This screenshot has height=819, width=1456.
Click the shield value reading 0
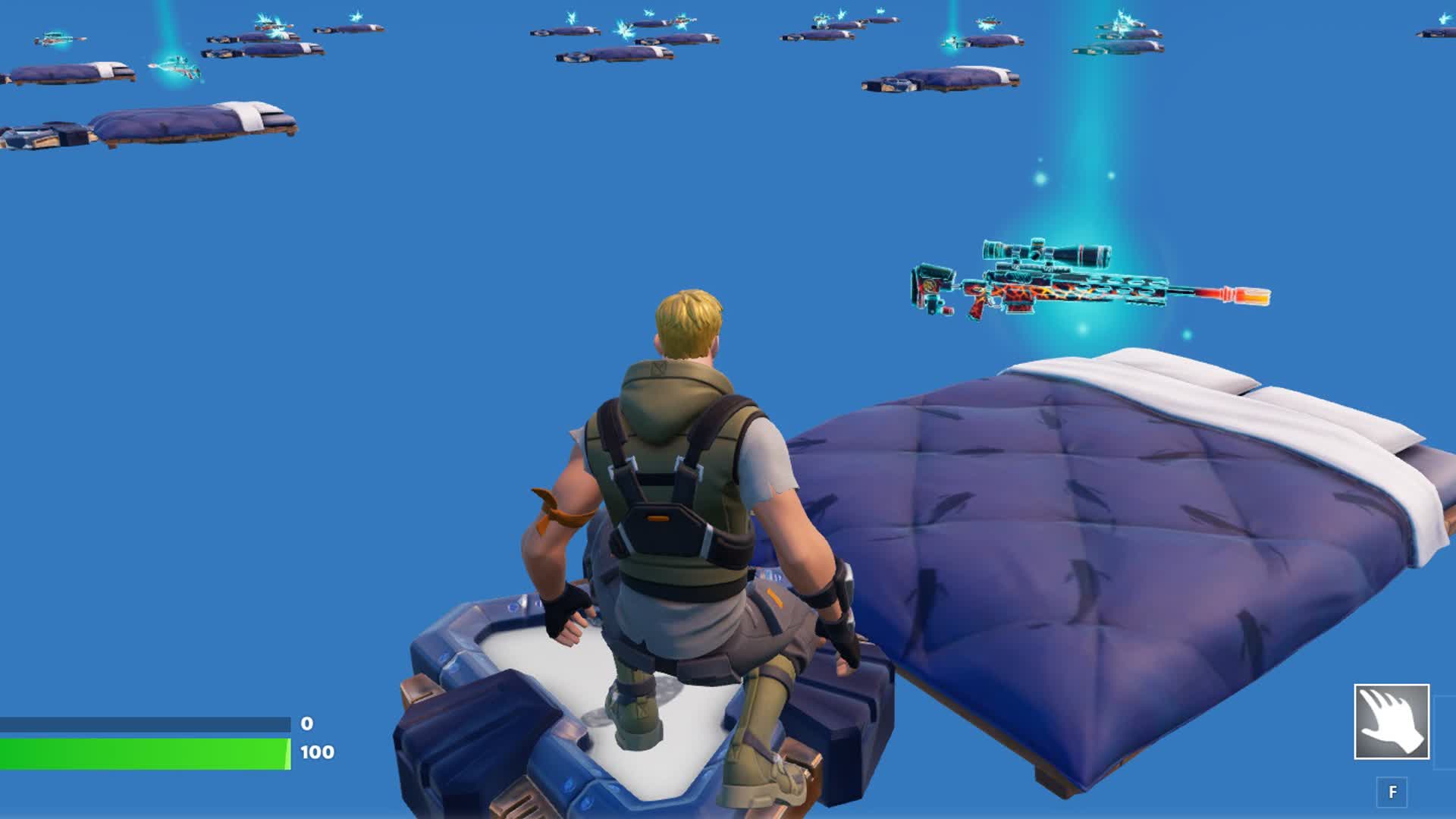tap(306, 723)
